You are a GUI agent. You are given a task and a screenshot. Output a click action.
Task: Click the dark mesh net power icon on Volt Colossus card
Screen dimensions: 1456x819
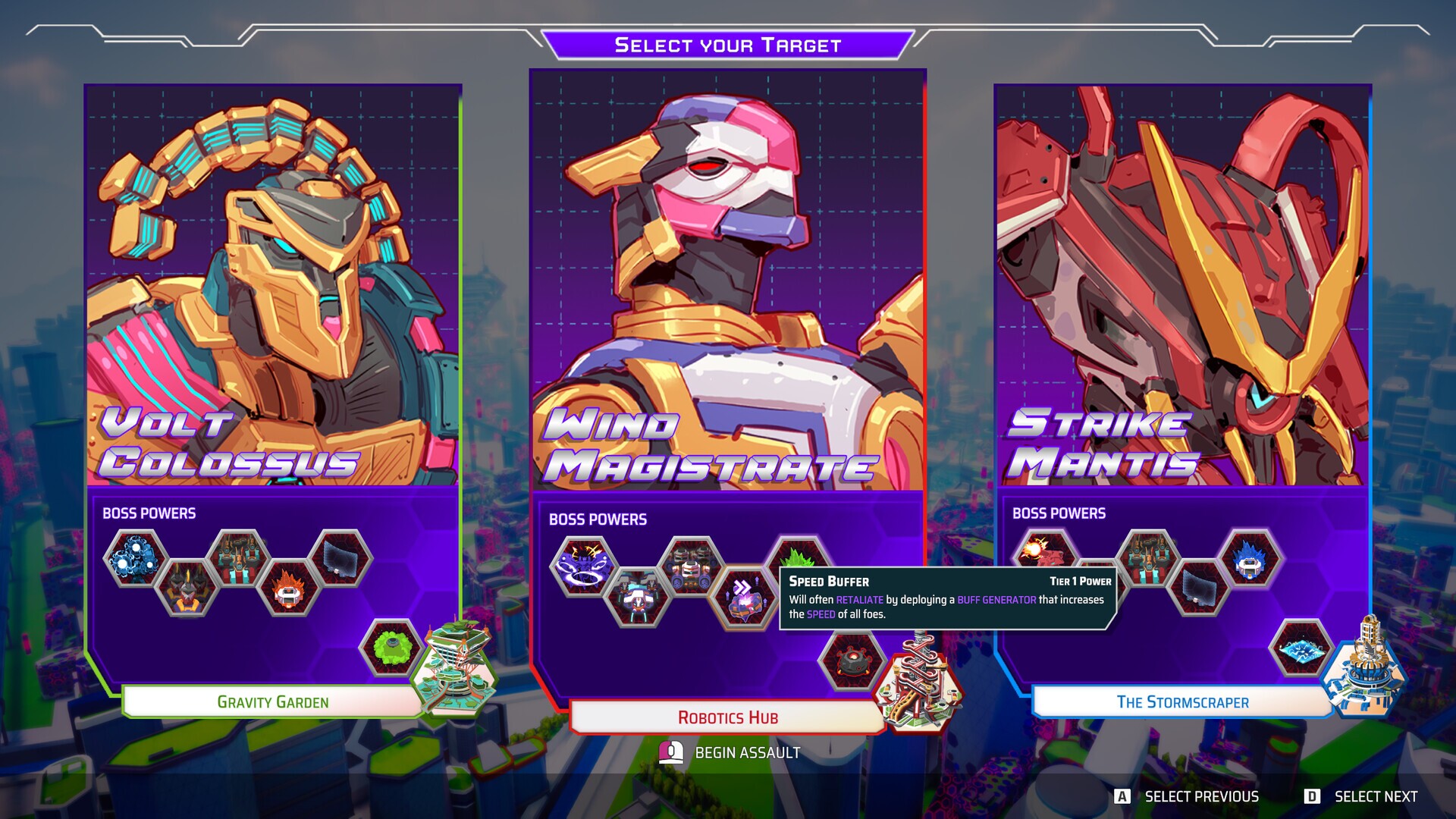(340, 557)
